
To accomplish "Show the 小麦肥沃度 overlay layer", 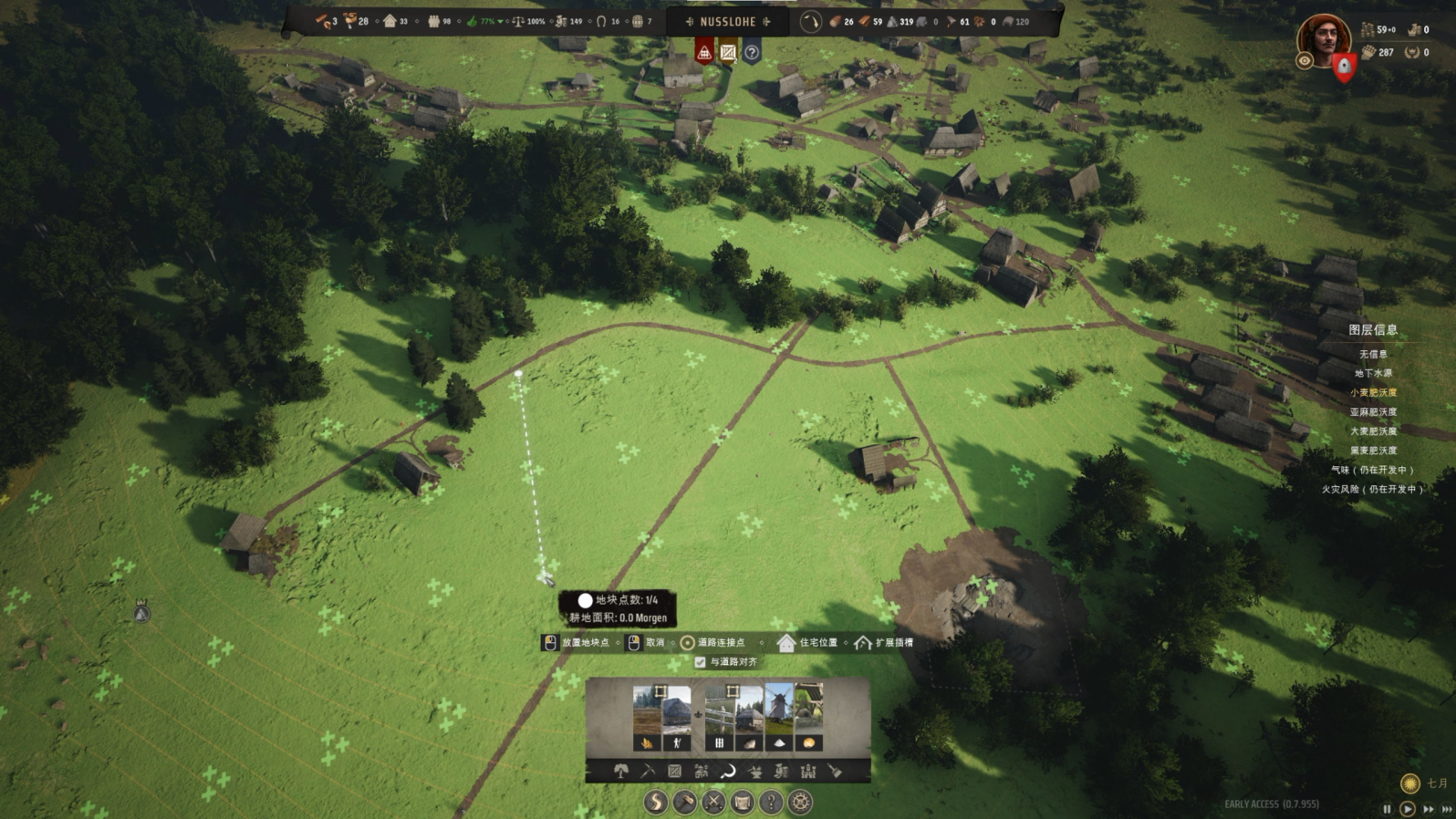I will [1373, 392].
